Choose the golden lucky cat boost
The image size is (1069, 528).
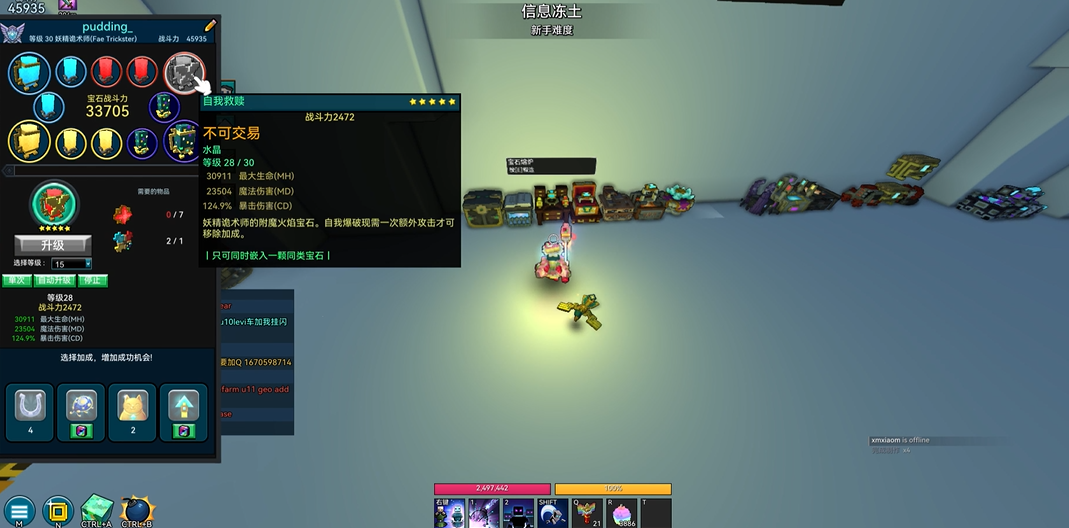tap(132, 406)
